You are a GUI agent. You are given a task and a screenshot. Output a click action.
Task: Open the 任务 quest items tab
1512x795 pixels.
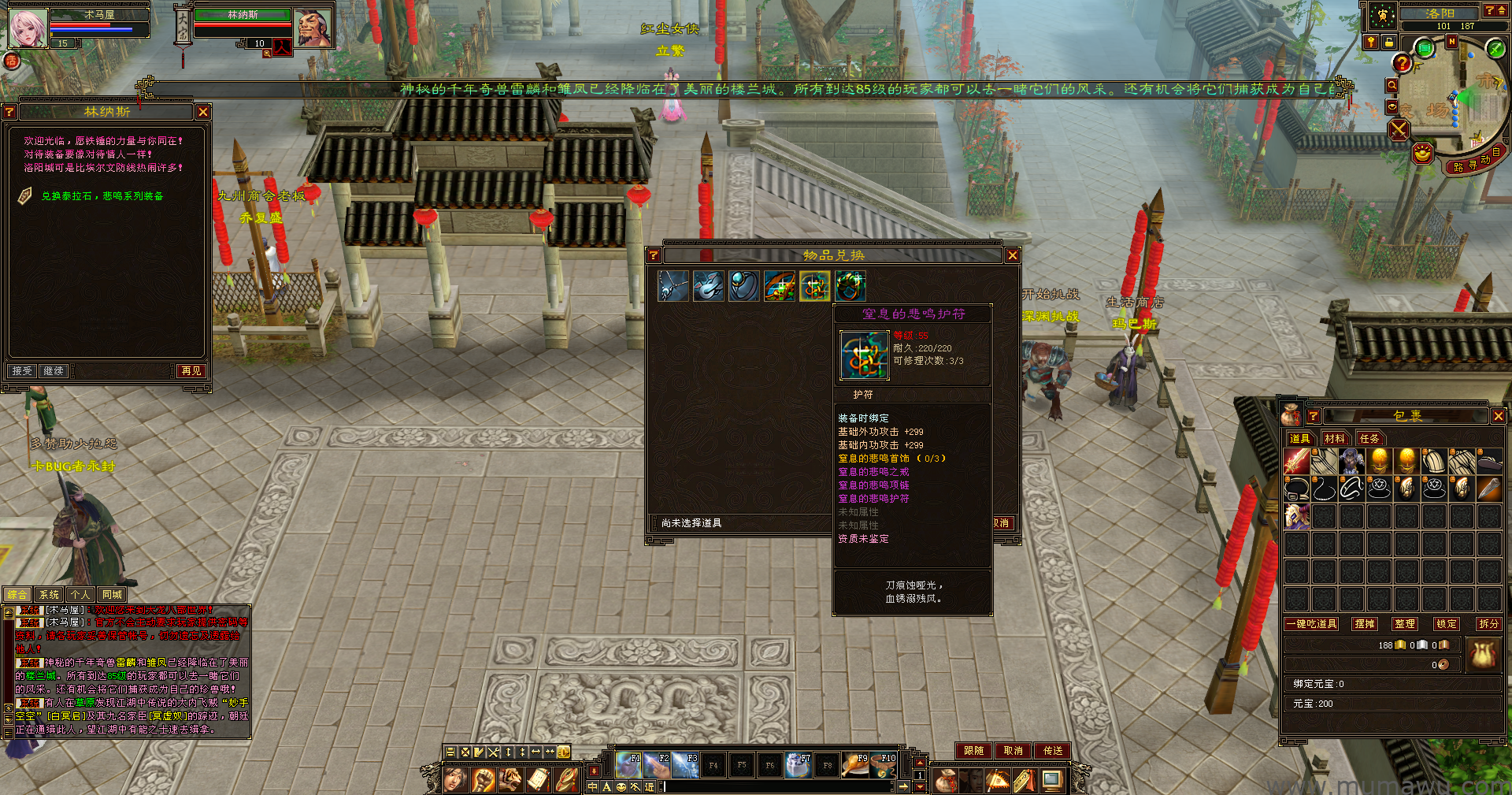(x=1369, y=439)
